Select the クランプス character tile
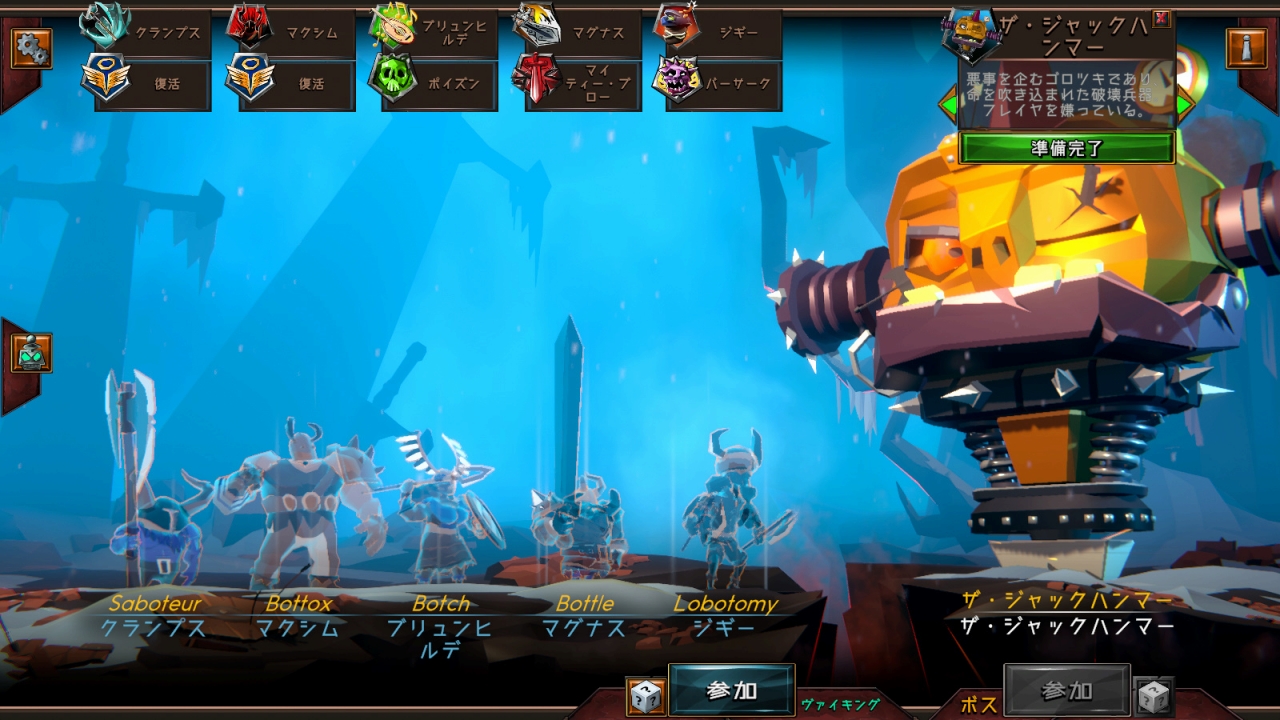Image resolution: width=1280 pixels, height=720 pixels. (150, 32)
